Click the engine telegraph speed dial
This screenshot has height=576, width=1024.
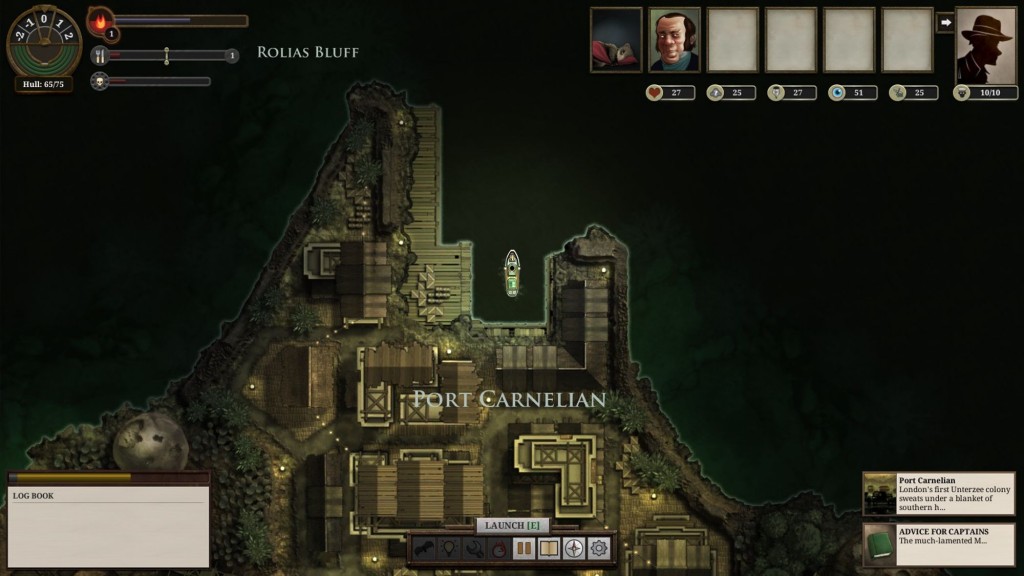(x=44, y=40)
